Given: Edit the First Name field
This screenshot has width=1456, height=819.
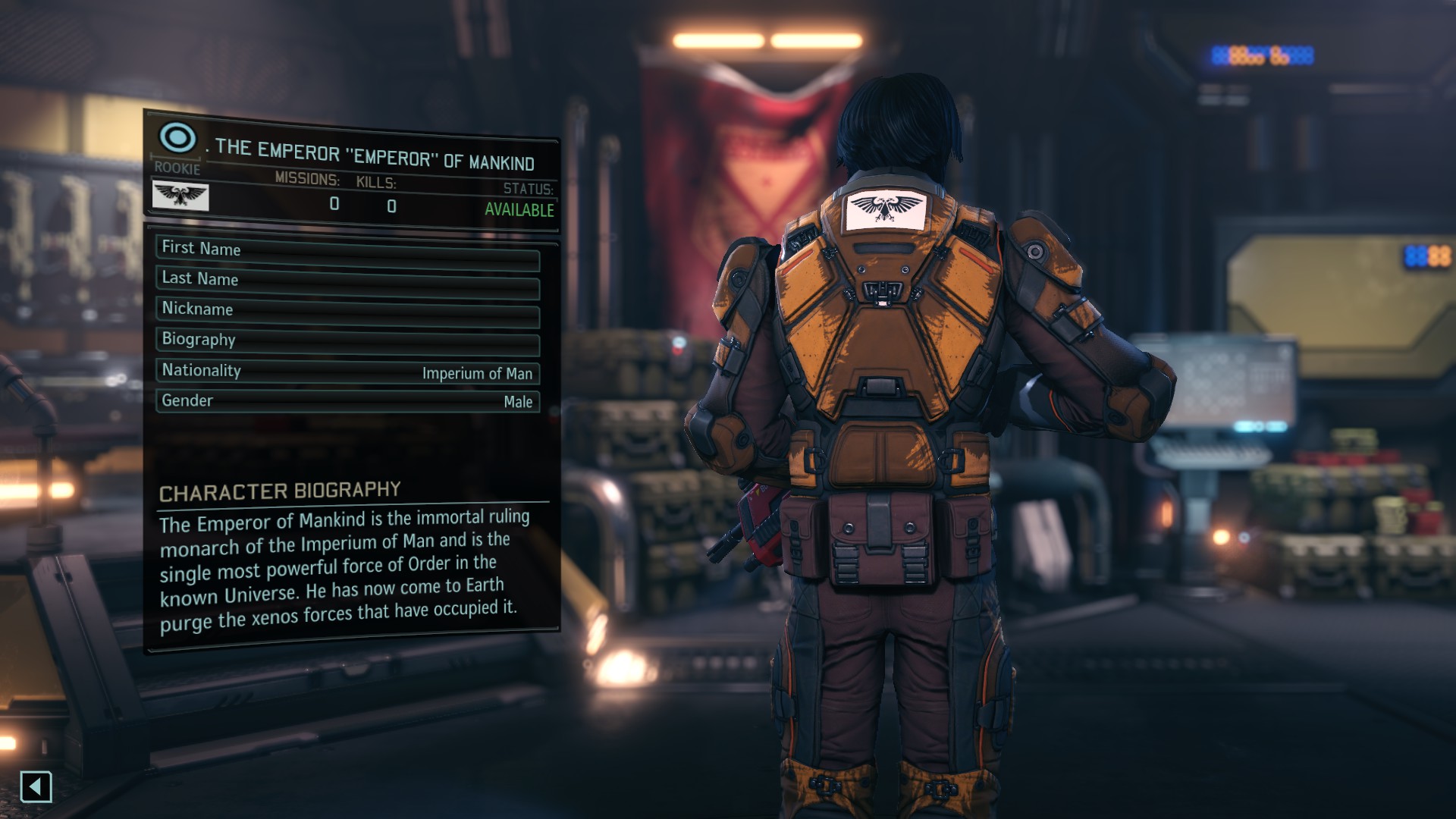Looking at the screenshot, I should [x=347, y=252].
